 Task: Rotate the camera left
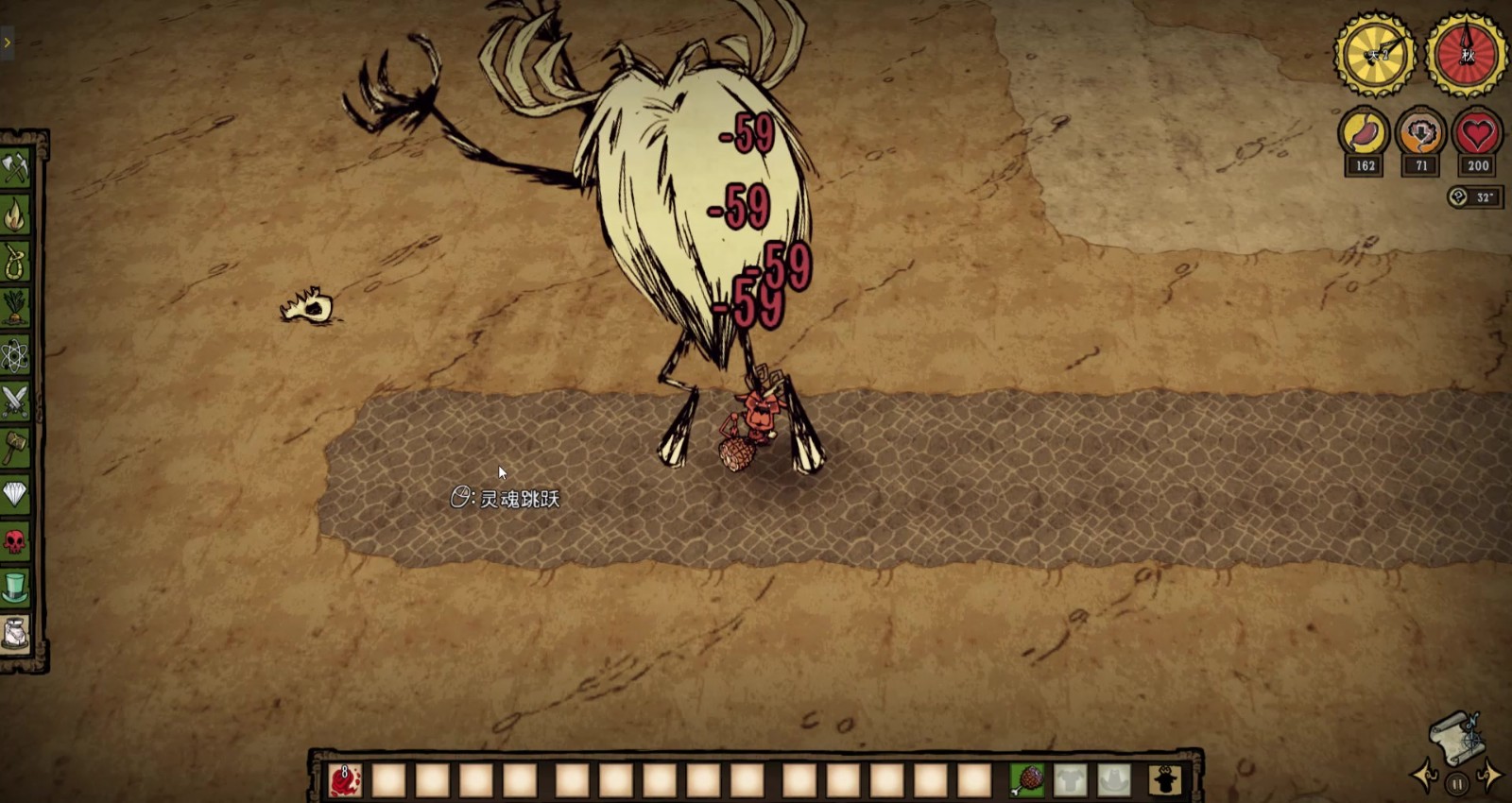(x=1425, y=777)
